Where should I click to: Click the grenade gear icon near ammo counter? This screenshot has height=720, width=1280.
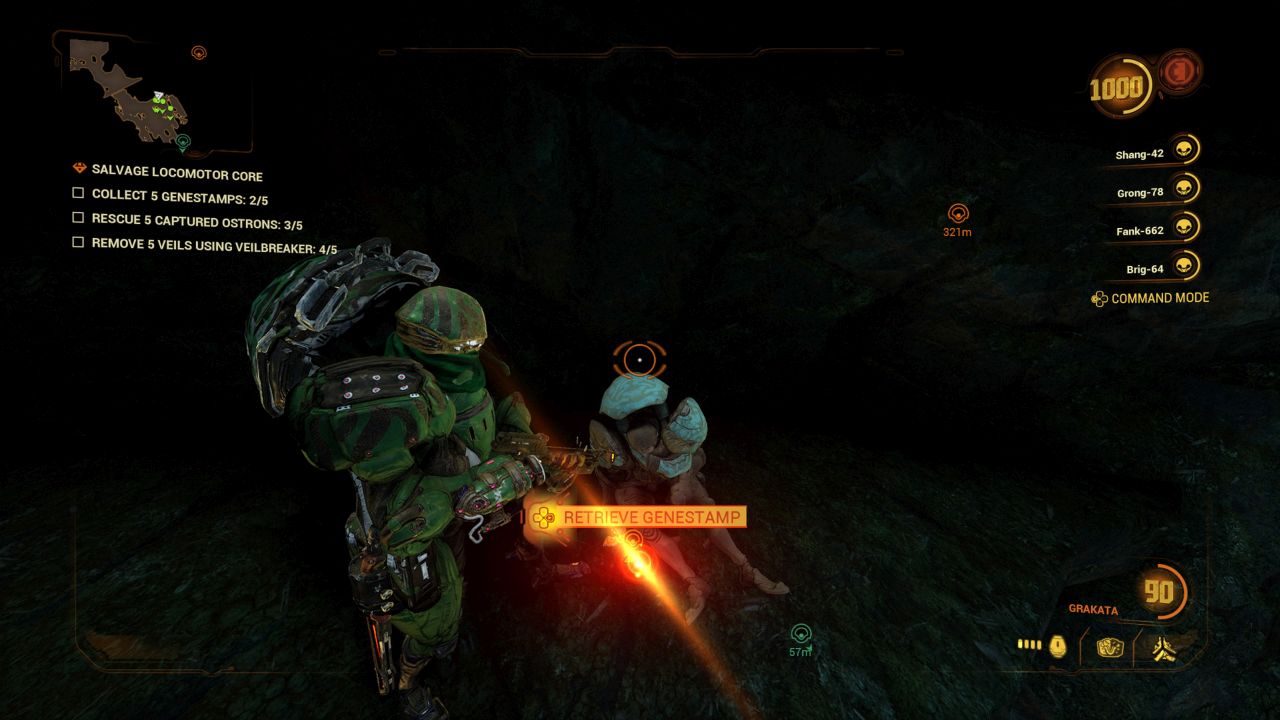pos(1057,646)
